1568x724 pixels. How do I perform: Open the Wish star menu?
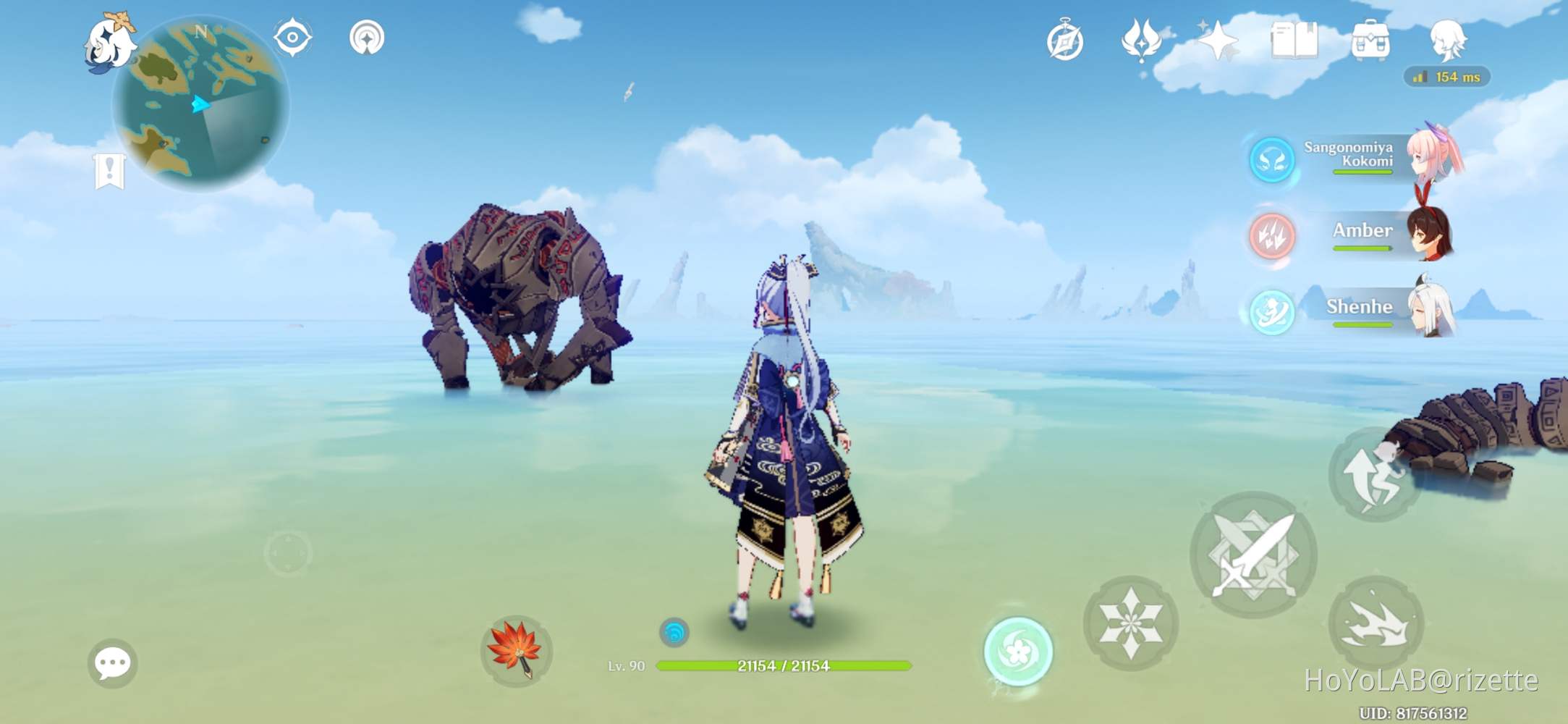[x=1219, y=42]
